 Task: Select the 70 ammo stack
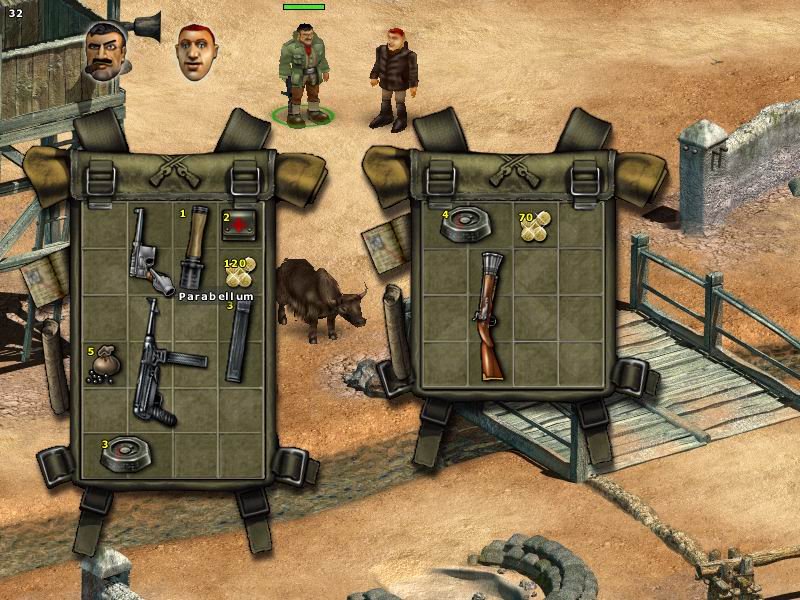pyautogui.click(x=535, y=228)
